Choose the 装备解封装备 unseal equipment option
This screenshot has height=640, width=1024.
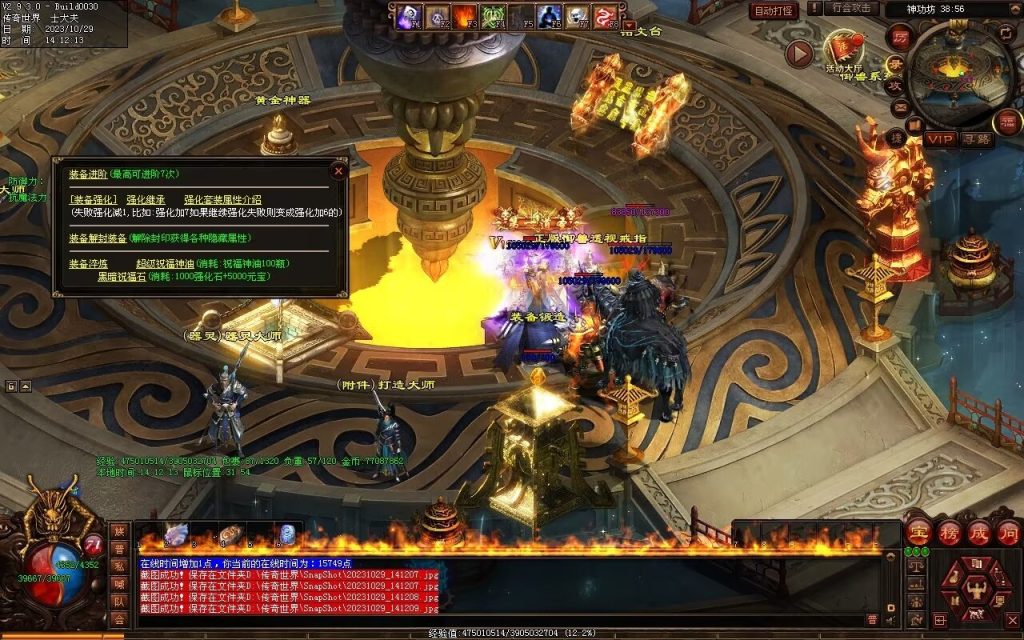(x=97, y=238)
